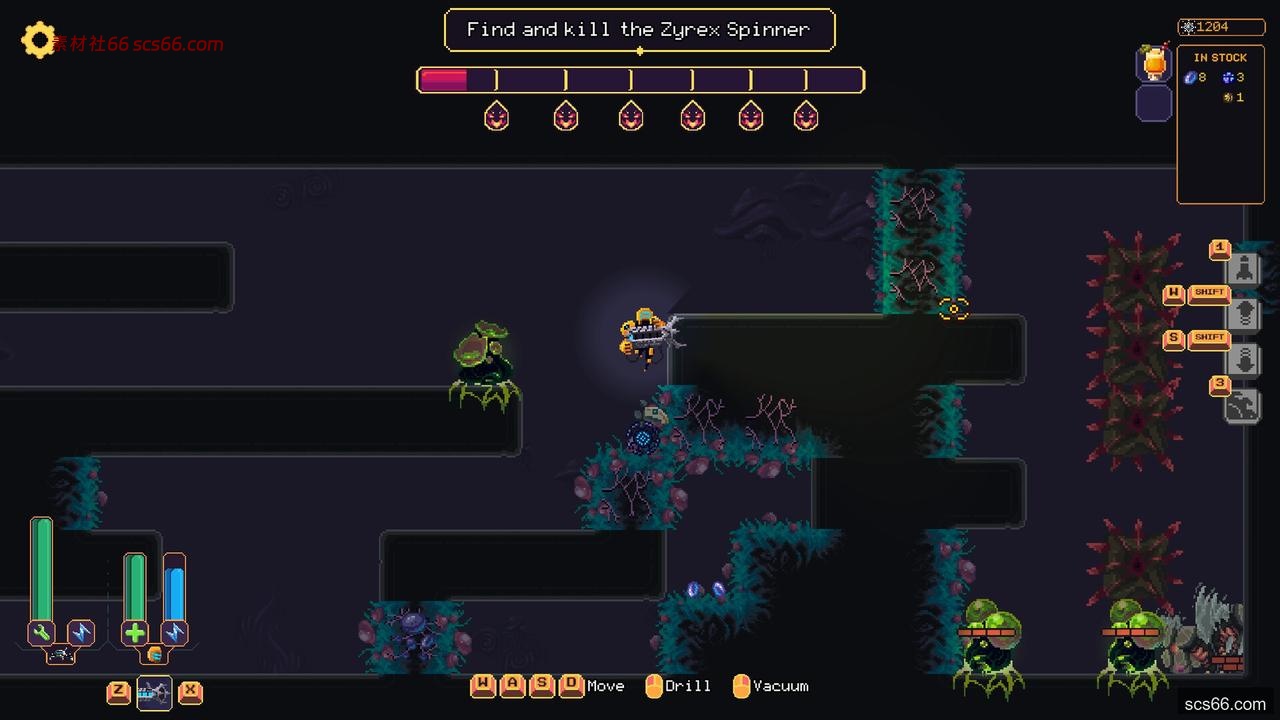Click the Zyrex Spinner objective banner
This screenshot has width=1280, height=720.
click(x=639, y=30)
